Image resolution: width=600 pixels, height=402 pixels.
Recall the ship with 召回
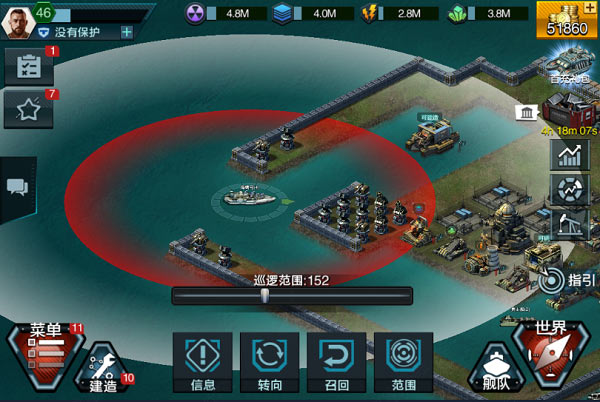[337, 360]
